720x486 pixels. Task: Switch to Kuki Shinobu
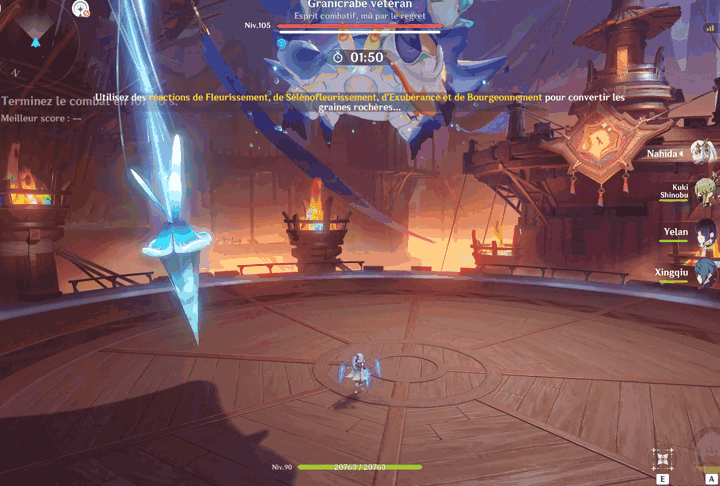[x=704, y=190]
